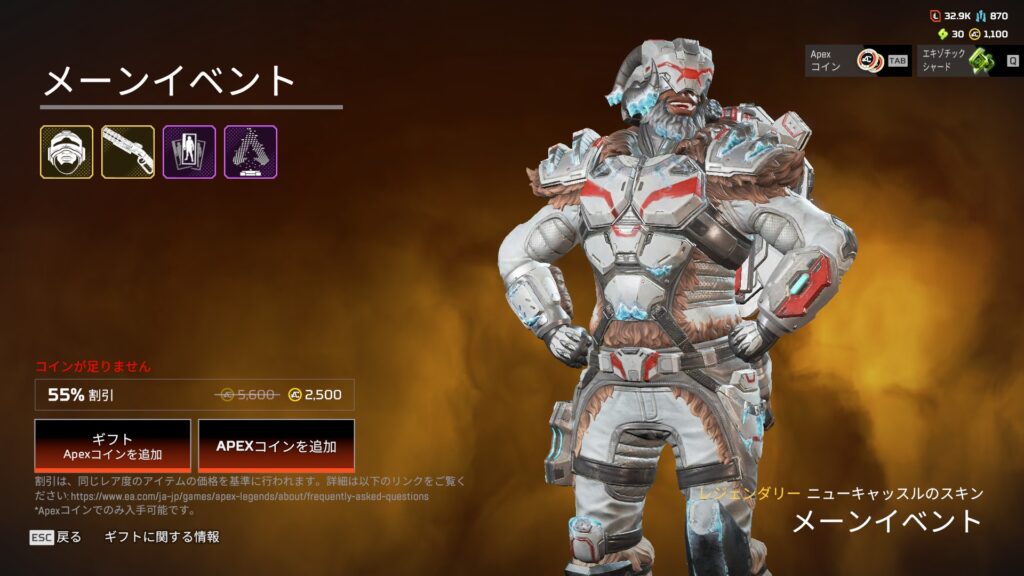Go back with the 戻る button
The height and width of the screenshot is (576, 1024).
coord(56,537)
